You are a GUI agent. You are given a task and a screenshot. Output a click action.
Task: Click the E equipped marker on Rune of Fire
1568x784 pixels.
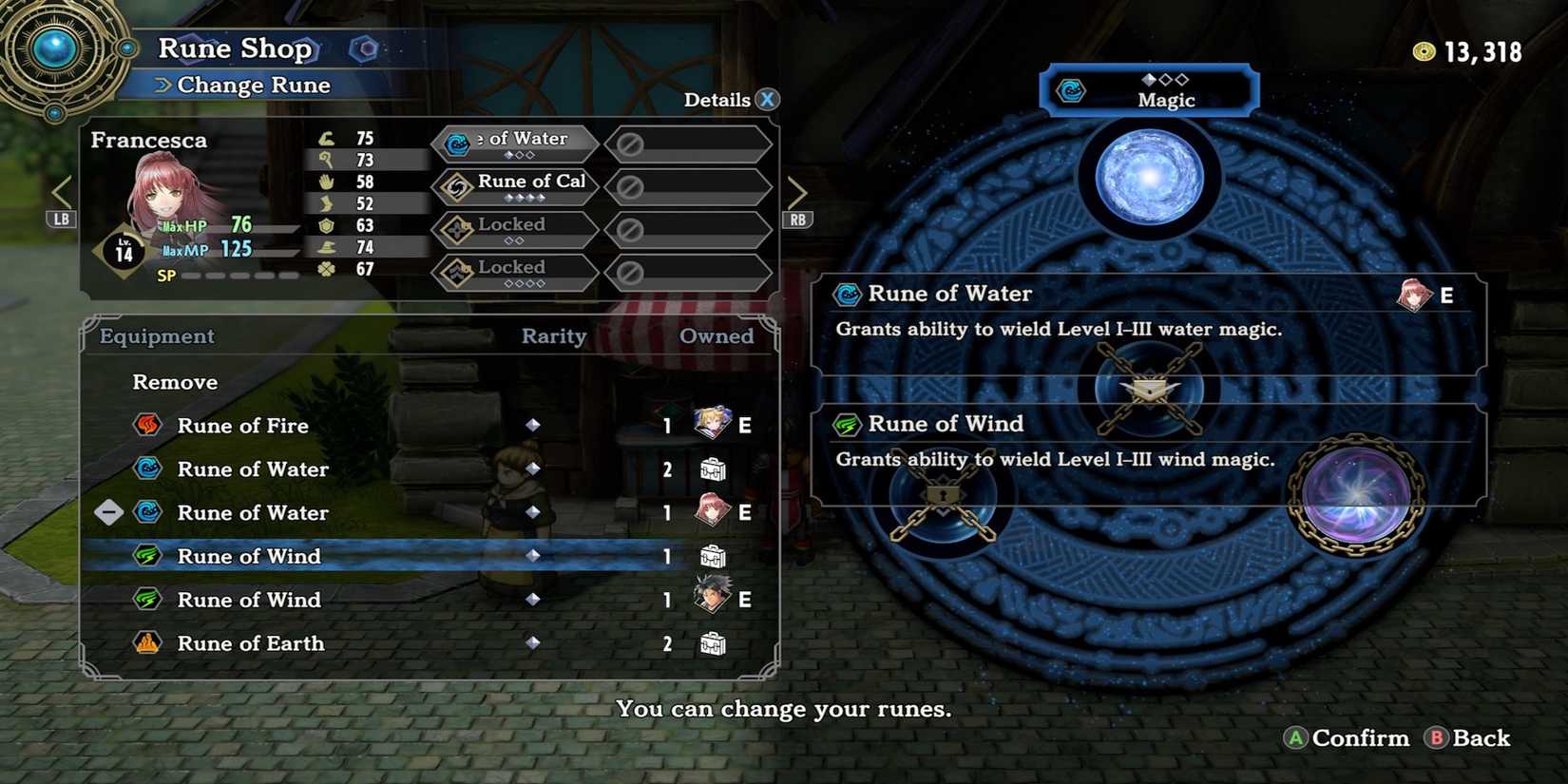744,426
